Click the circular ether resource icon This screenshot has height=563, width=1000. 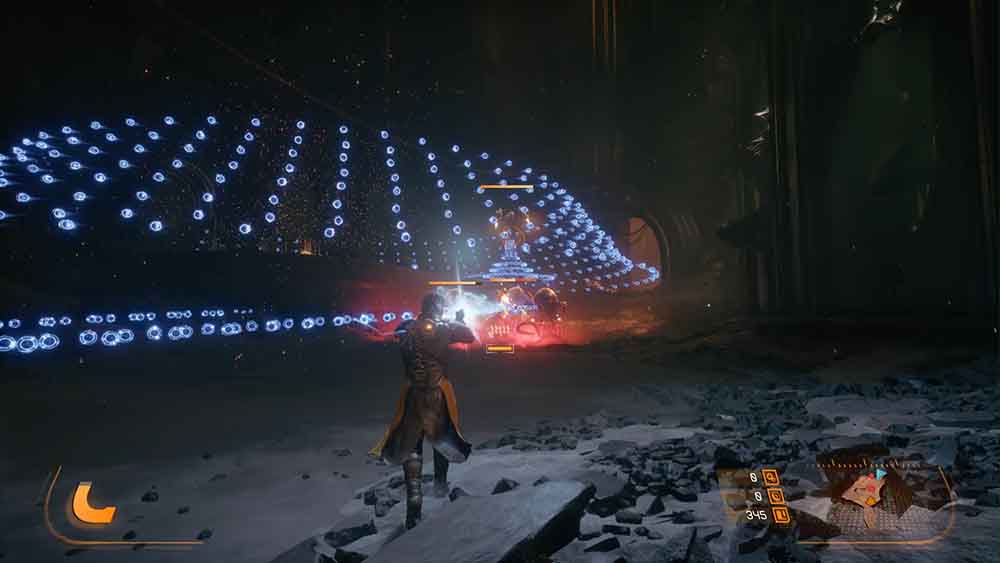point(776,496)
